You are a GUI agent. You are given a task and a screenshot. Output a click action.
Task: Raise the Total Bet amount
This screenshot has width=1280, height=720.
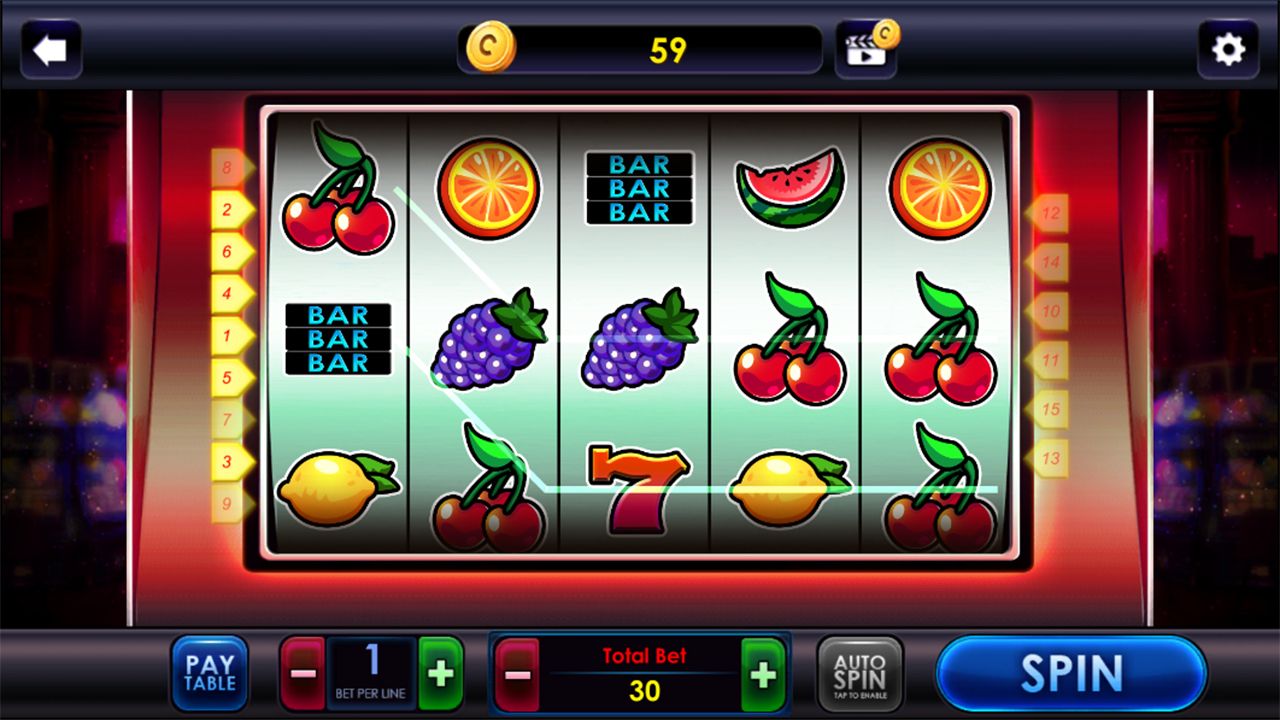(x=763, y=675)
